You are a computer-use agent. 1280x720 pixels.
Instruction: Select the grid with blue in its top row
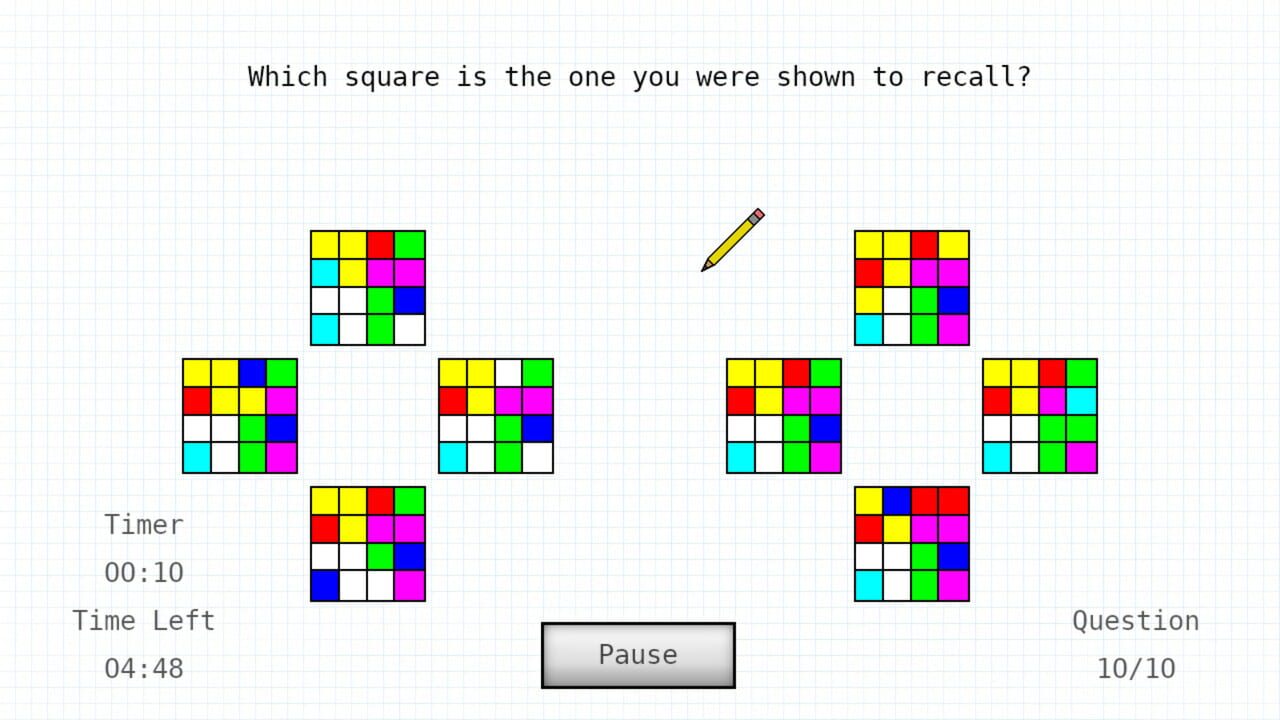pyautogui.click(x=240, y=415)
